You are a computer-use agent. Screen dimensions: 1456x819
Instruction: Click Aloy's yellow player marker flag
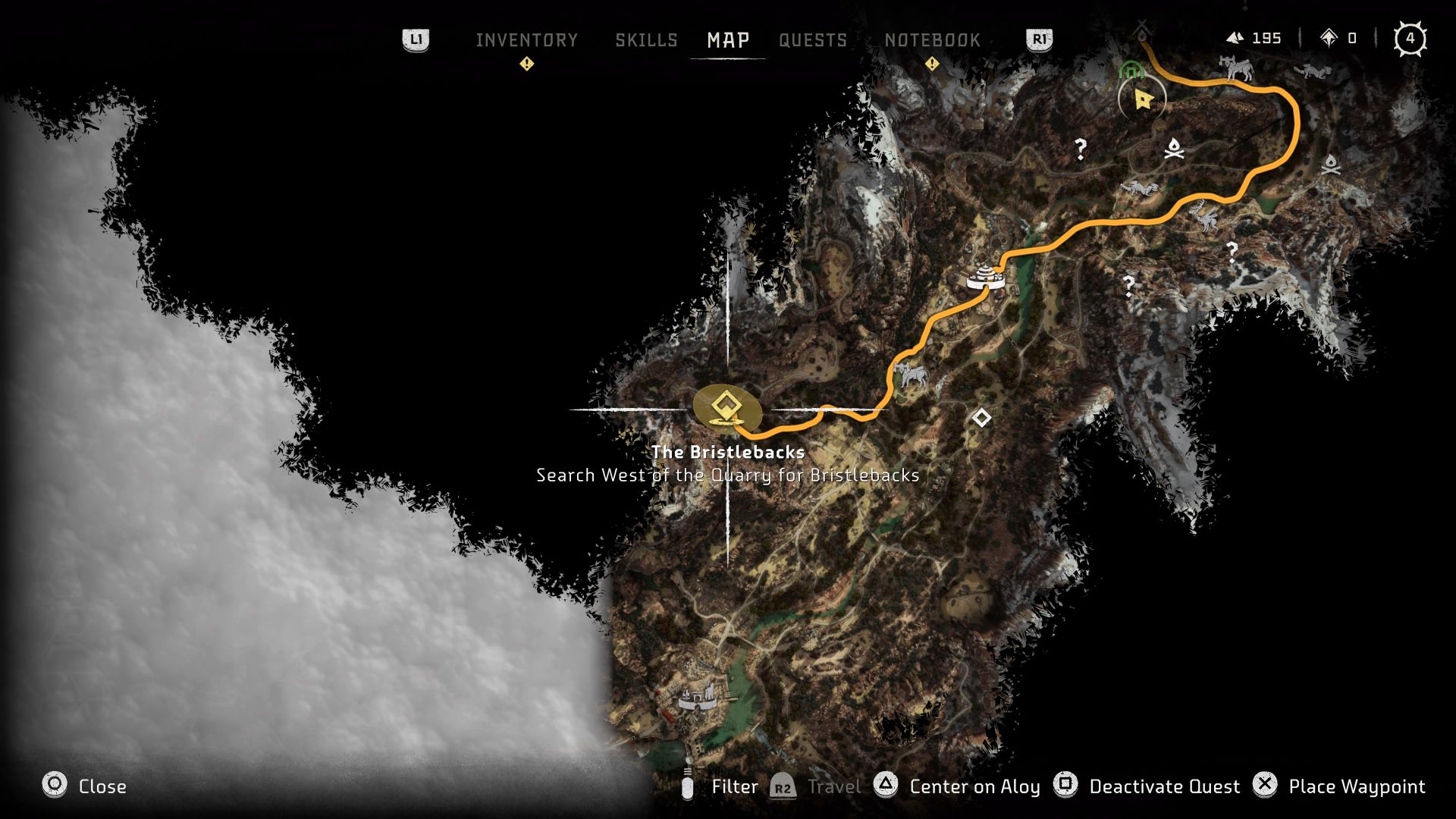point(1142,99)
